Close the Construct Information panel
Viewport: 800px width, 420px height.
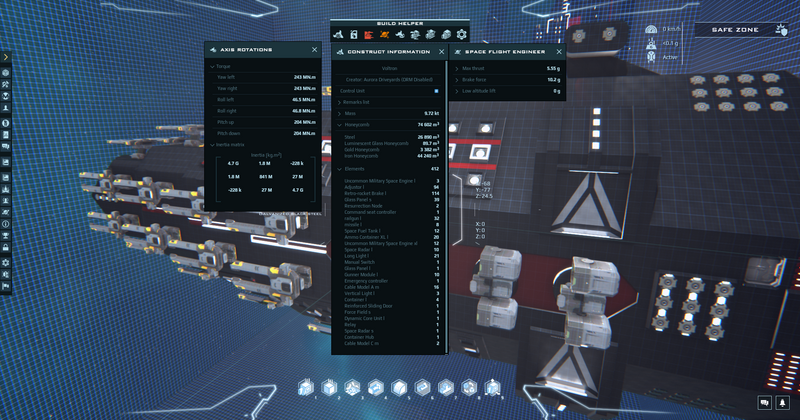(x=441, y=51)
